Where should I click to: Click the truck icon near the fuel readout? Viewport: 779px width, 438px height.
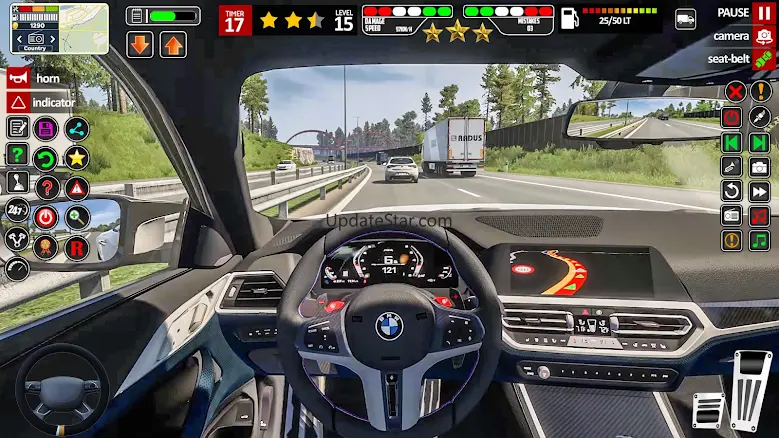tap(686, 19)
